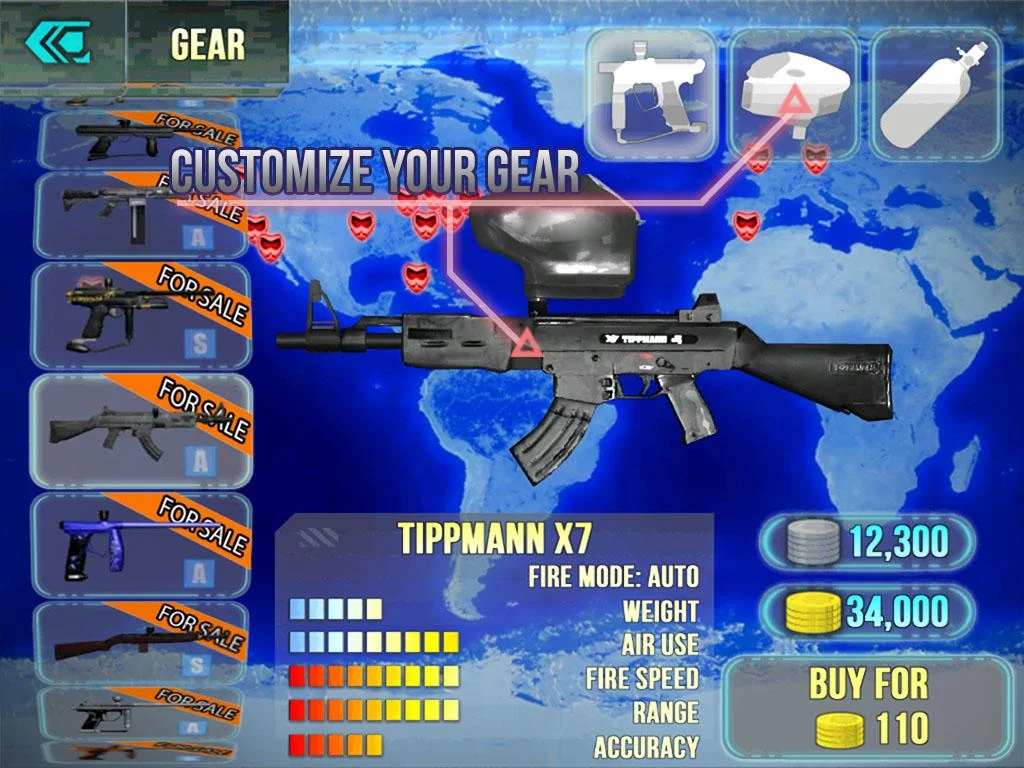Choose the blue paintball marker

140,543
